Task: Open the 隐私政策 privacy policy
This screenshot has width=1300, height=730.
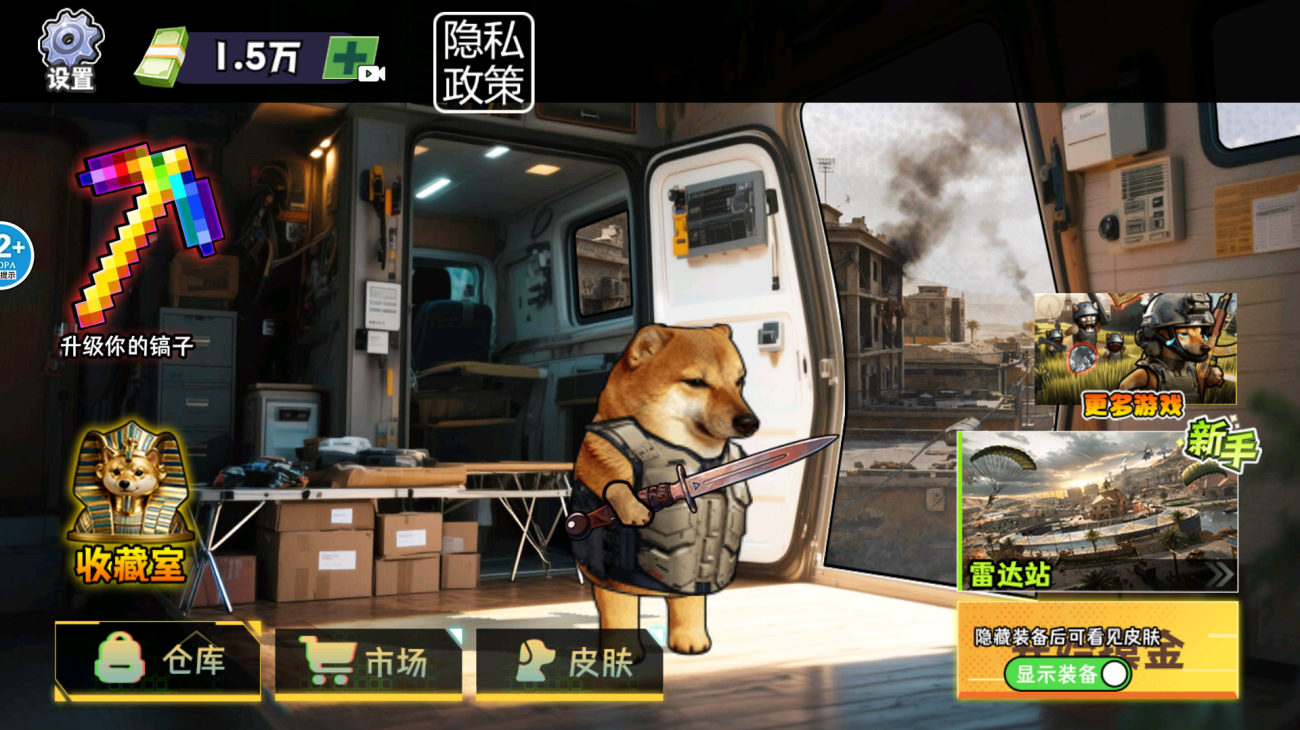Action: [484, 62]
